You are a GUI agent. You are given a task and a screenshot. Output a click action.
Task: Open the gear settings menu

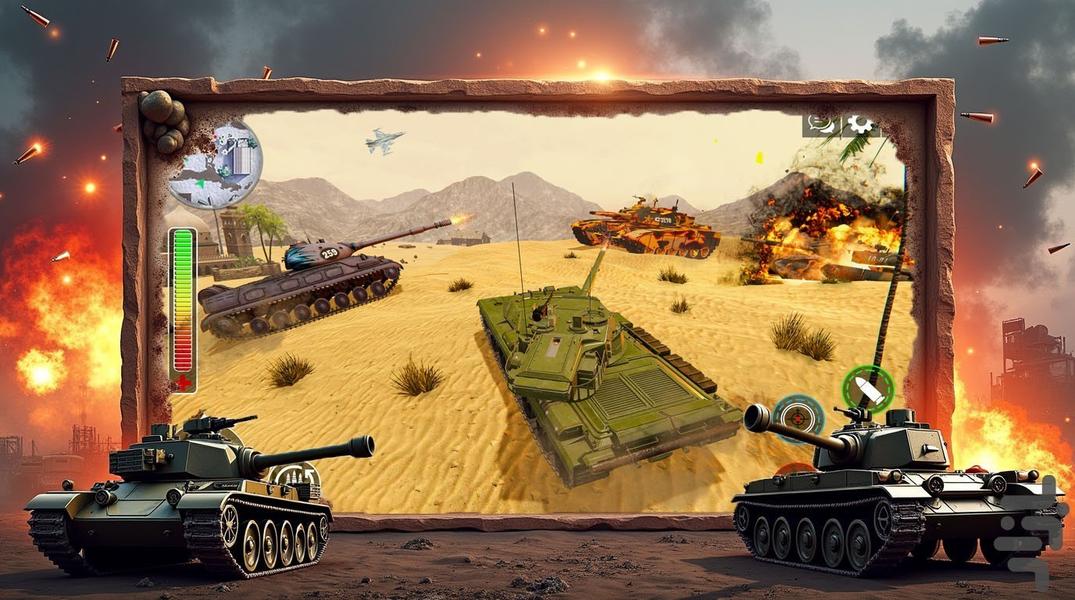859,125
